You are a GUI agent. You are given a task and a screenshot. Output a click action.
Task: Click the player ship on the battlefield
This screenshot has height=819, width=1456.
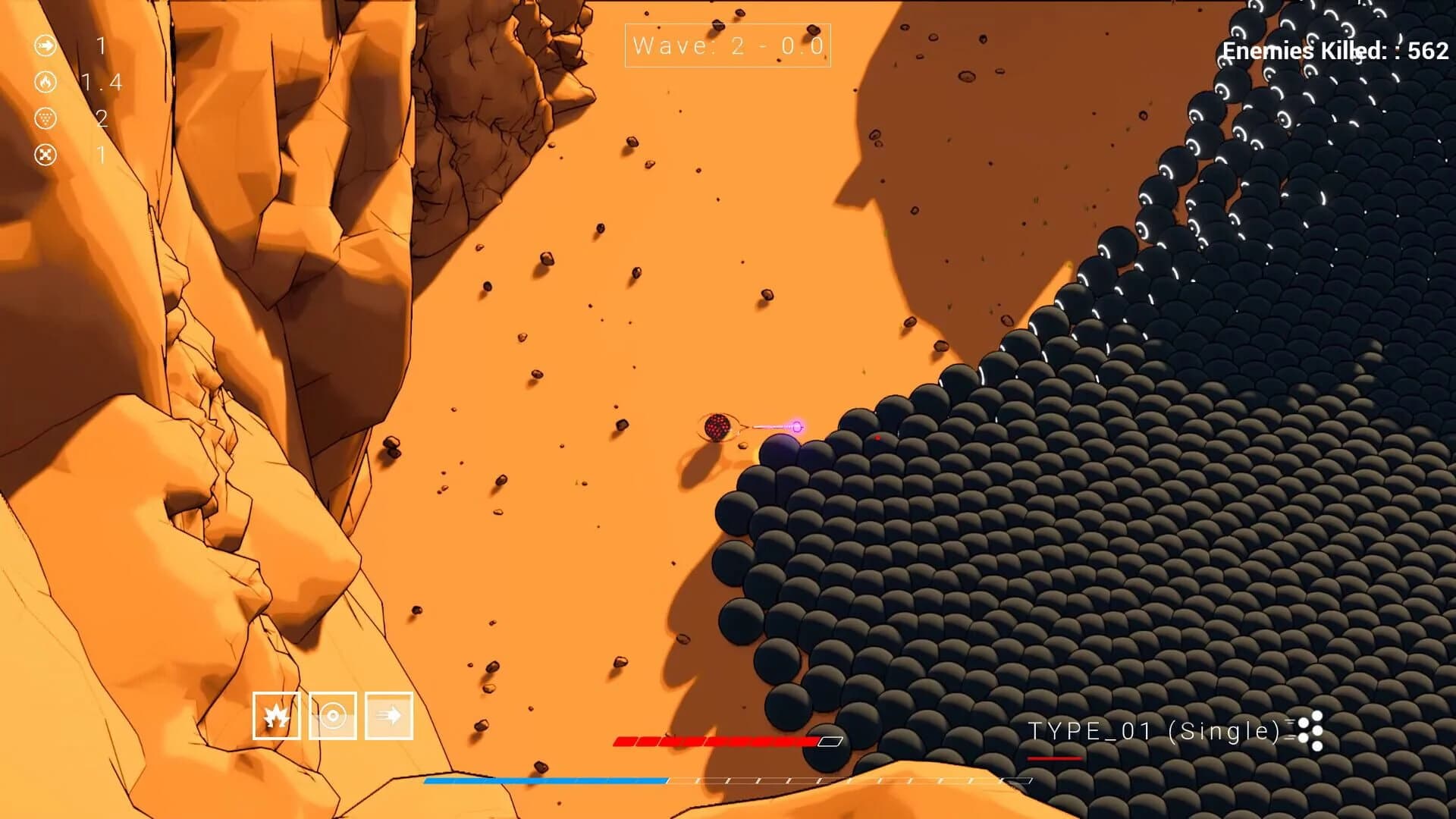716,426
